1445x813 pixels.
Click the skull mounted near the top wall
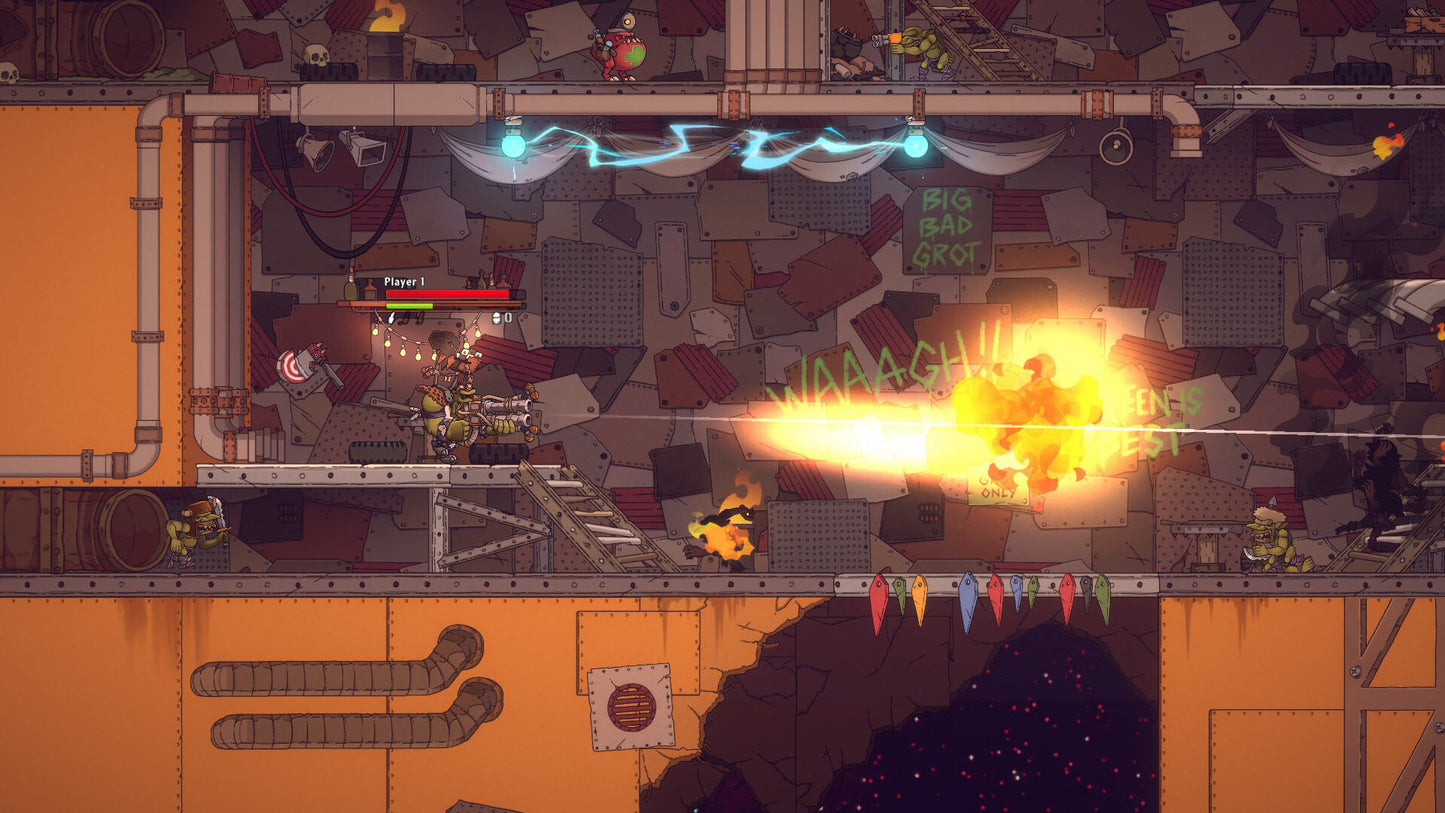click(x=317, y=55)
